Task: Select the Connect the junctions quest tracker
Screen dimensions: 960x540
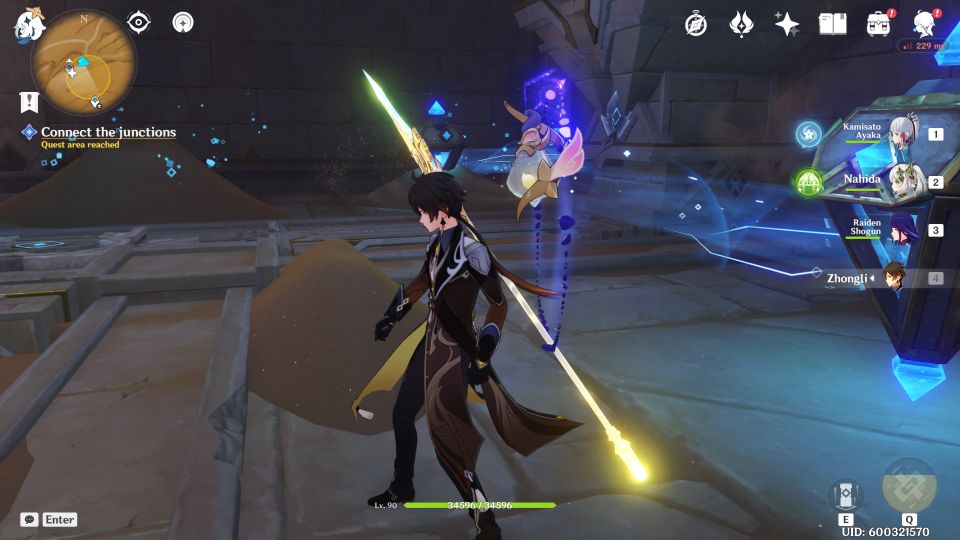Action: click(107, 132)
